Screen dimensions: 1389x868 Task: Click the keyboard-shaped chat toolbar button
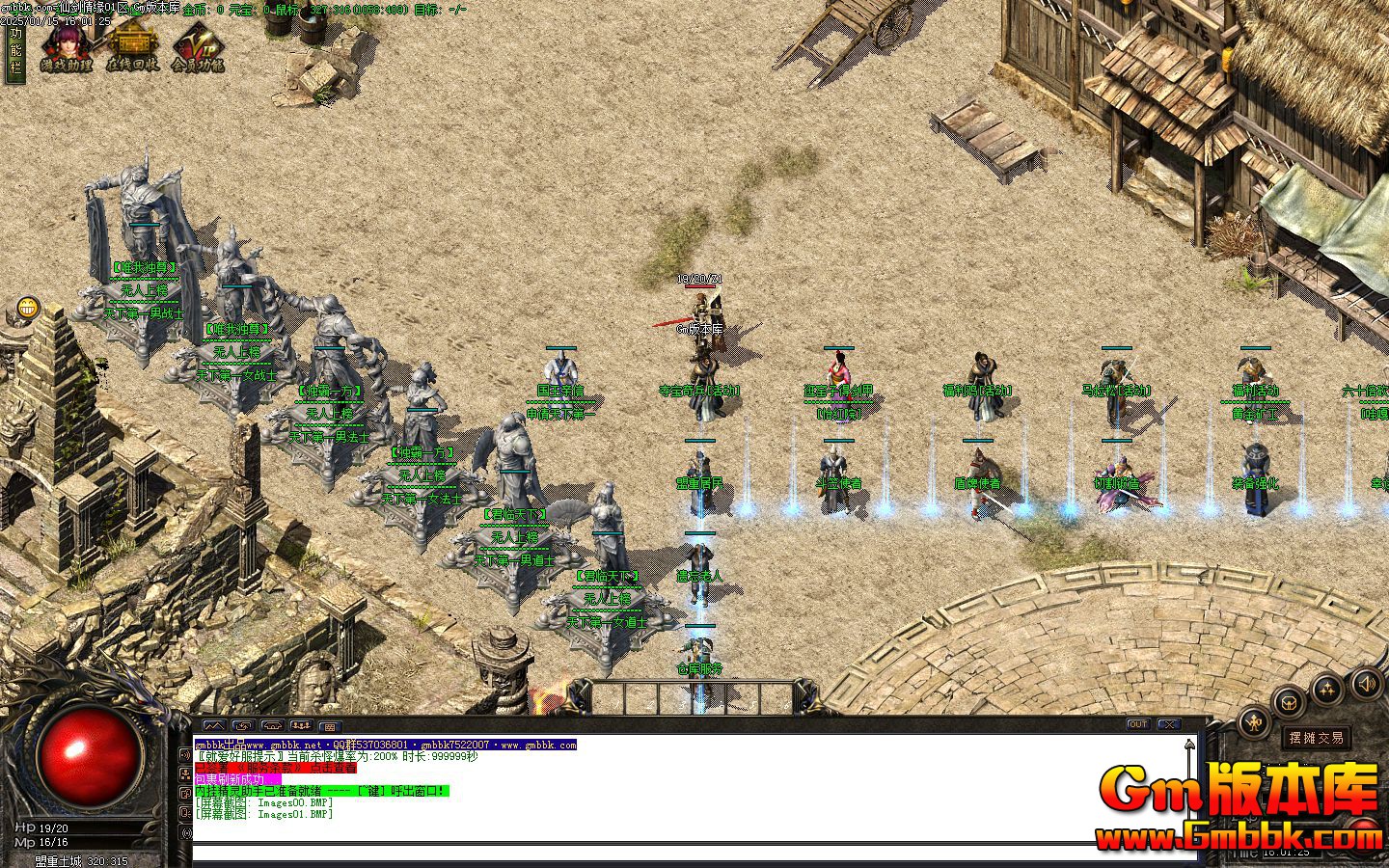329,725
